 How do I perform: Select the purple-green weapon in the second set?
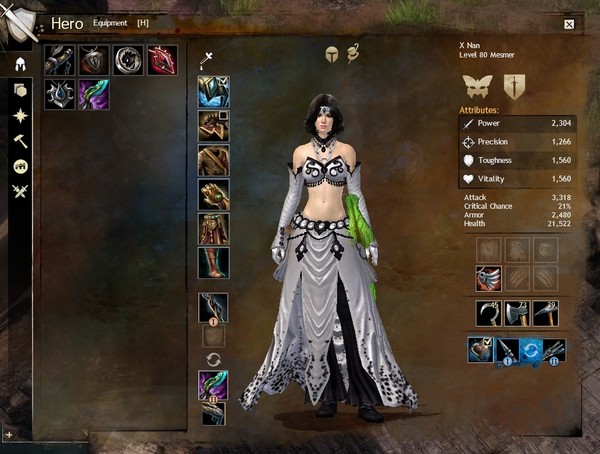(x=213, y=385)
